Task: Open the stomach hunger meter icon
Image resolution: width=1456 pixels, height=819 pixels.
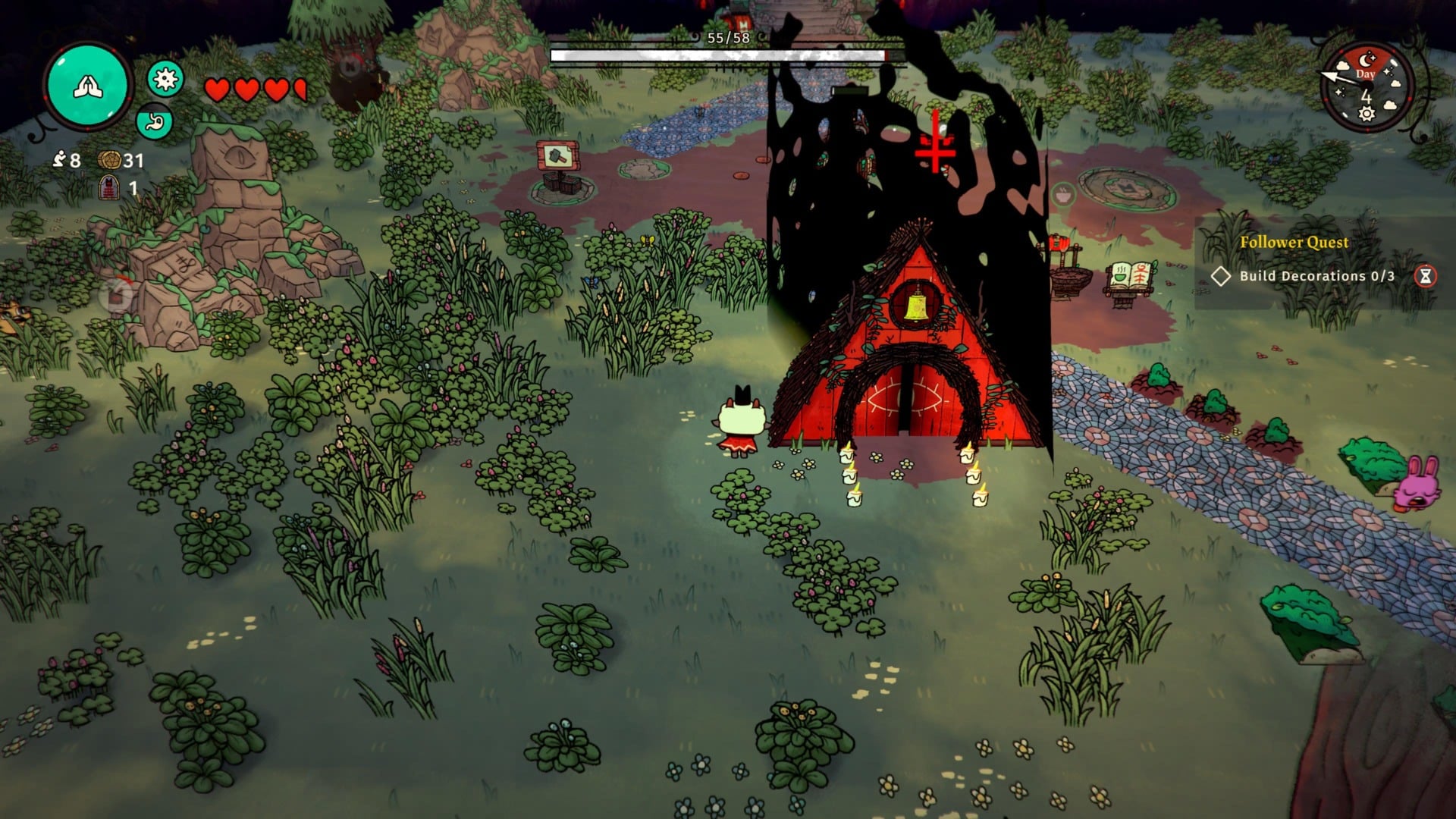Action: [155, 119]
